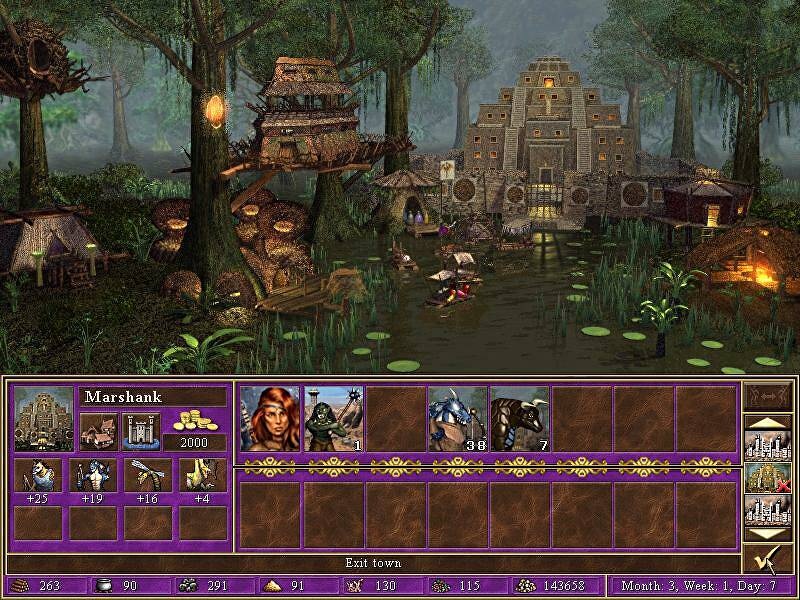Select the gorgon stack of 7
The image size is (800, 600).
(x=519, y=417)
